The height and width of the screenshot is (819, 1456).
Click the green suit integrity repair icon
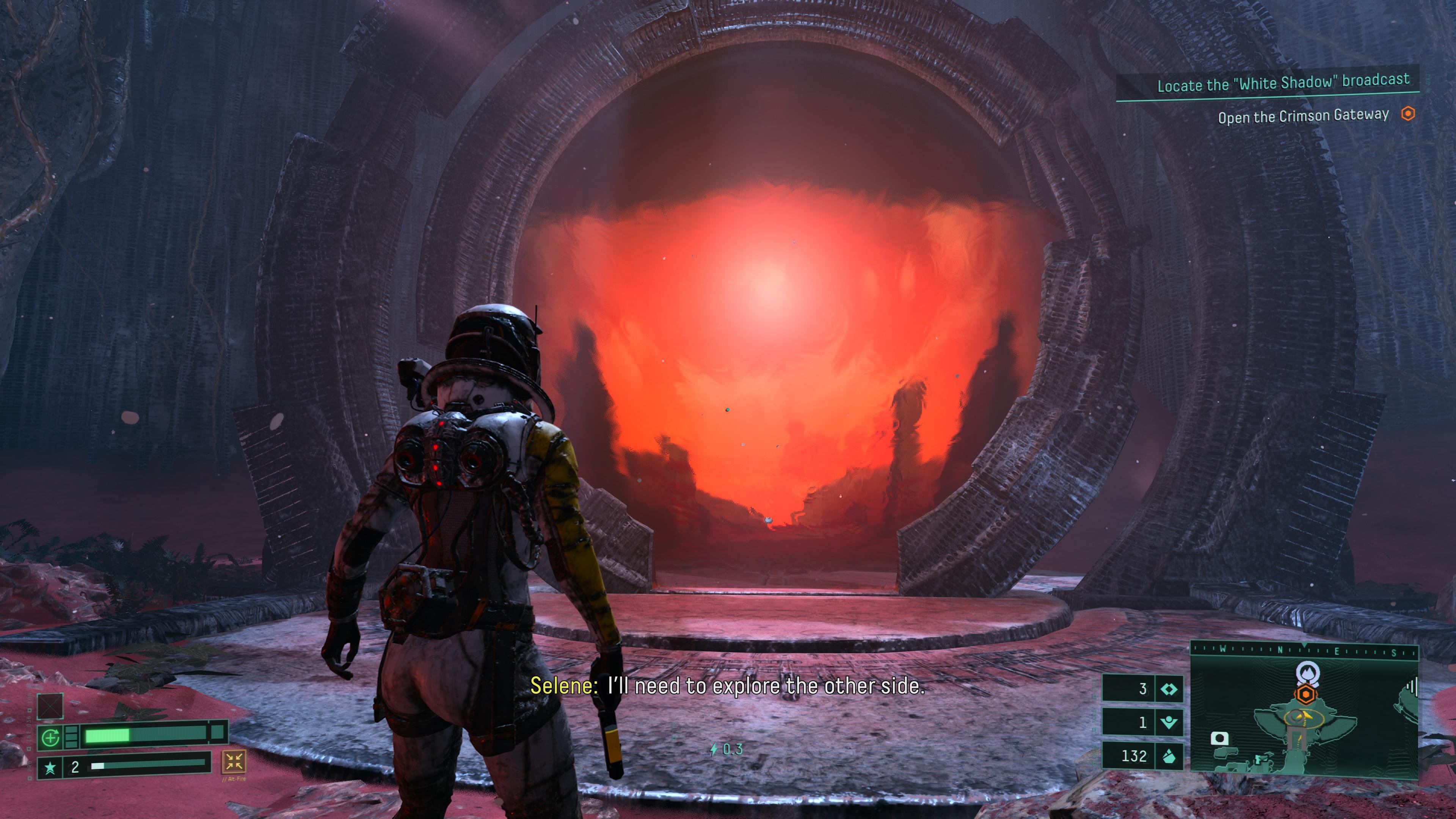(51, 736)
